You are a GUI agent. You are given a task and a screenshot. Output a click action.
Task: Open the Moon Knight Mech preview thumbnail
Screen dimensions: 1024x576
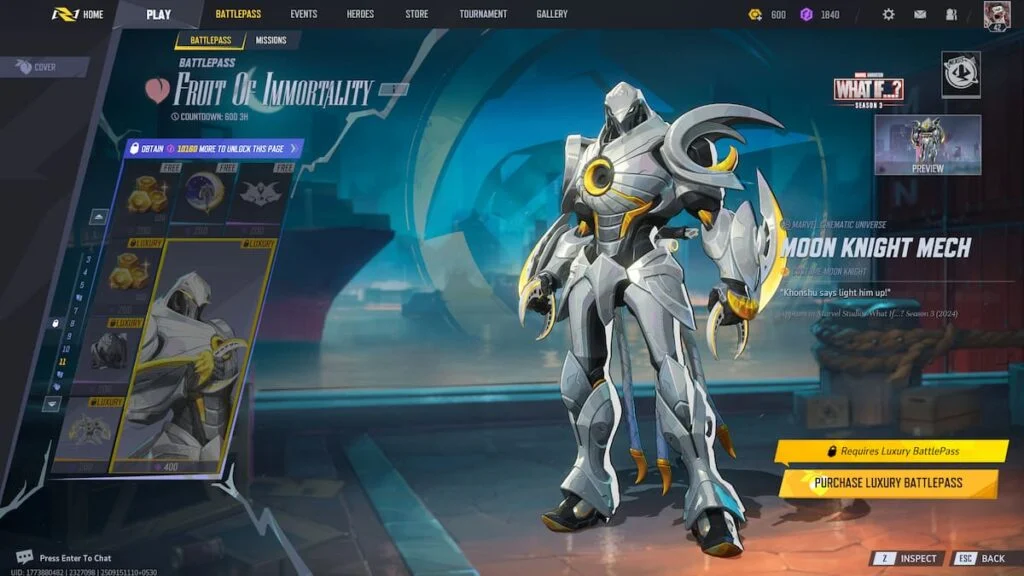click(x=927, y=145)
